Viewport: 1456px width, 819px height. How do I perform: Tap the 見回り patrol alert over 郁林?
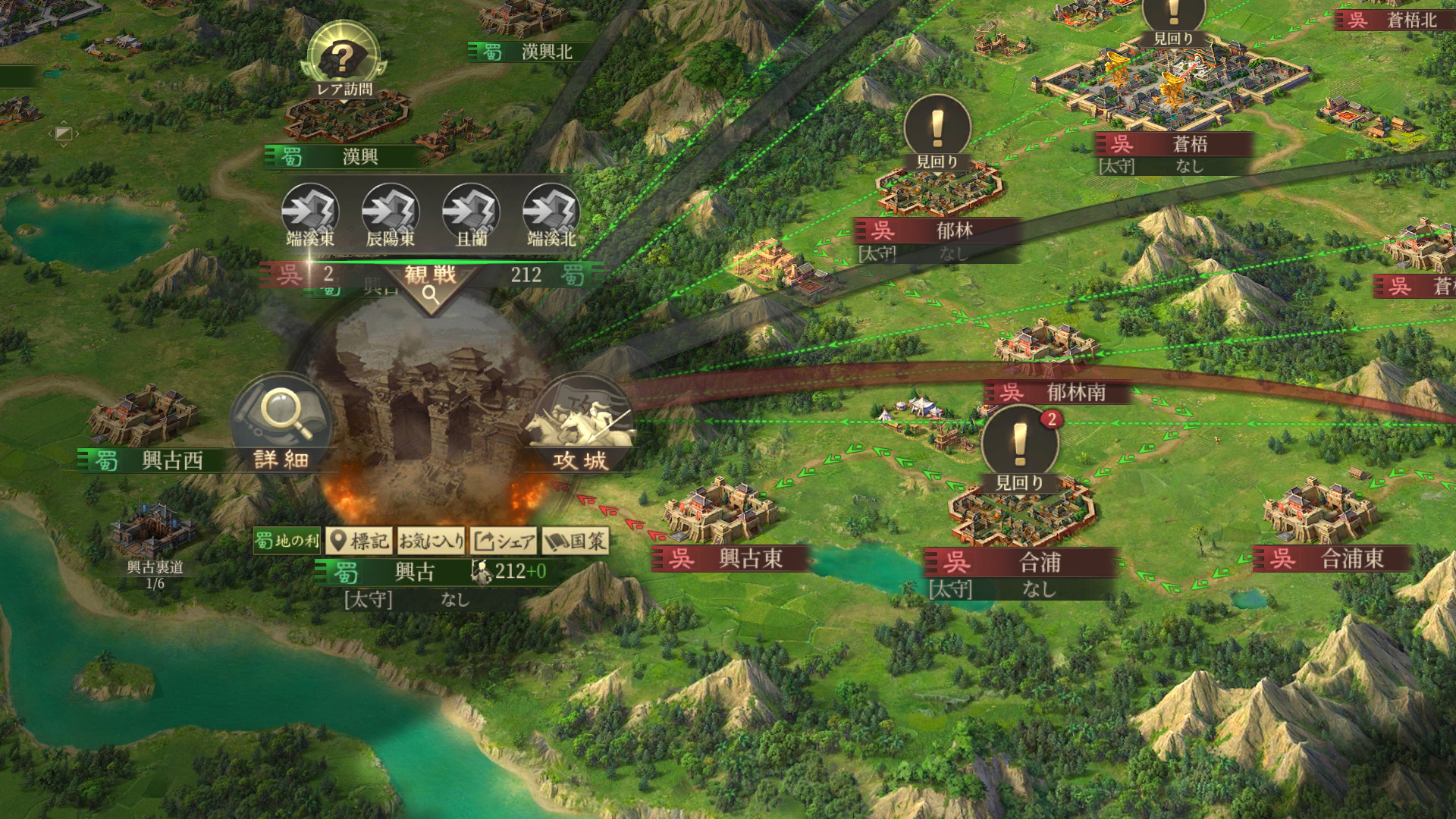coord(937,134)
